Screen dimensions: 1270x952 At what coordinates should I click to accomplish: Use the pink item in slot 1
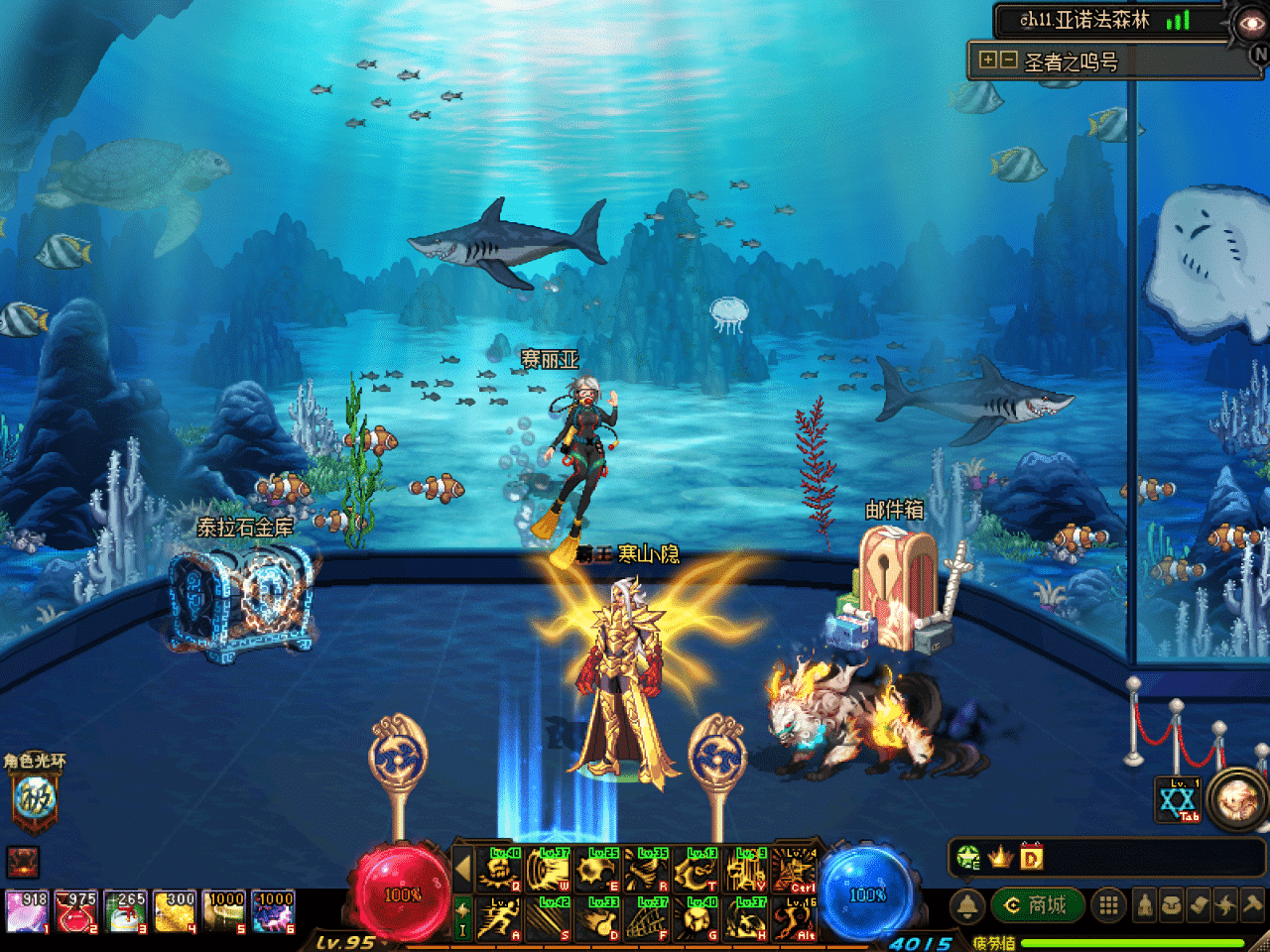tap(27, 912)
